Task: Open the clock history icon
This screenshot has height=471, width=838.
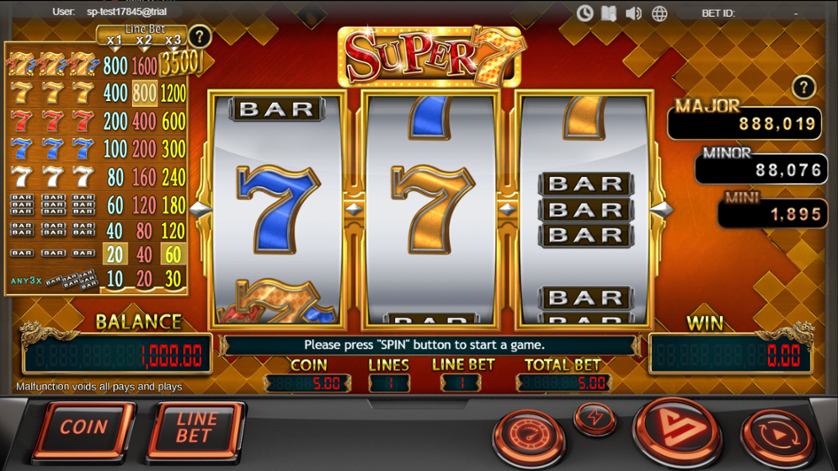Action: 586,13
